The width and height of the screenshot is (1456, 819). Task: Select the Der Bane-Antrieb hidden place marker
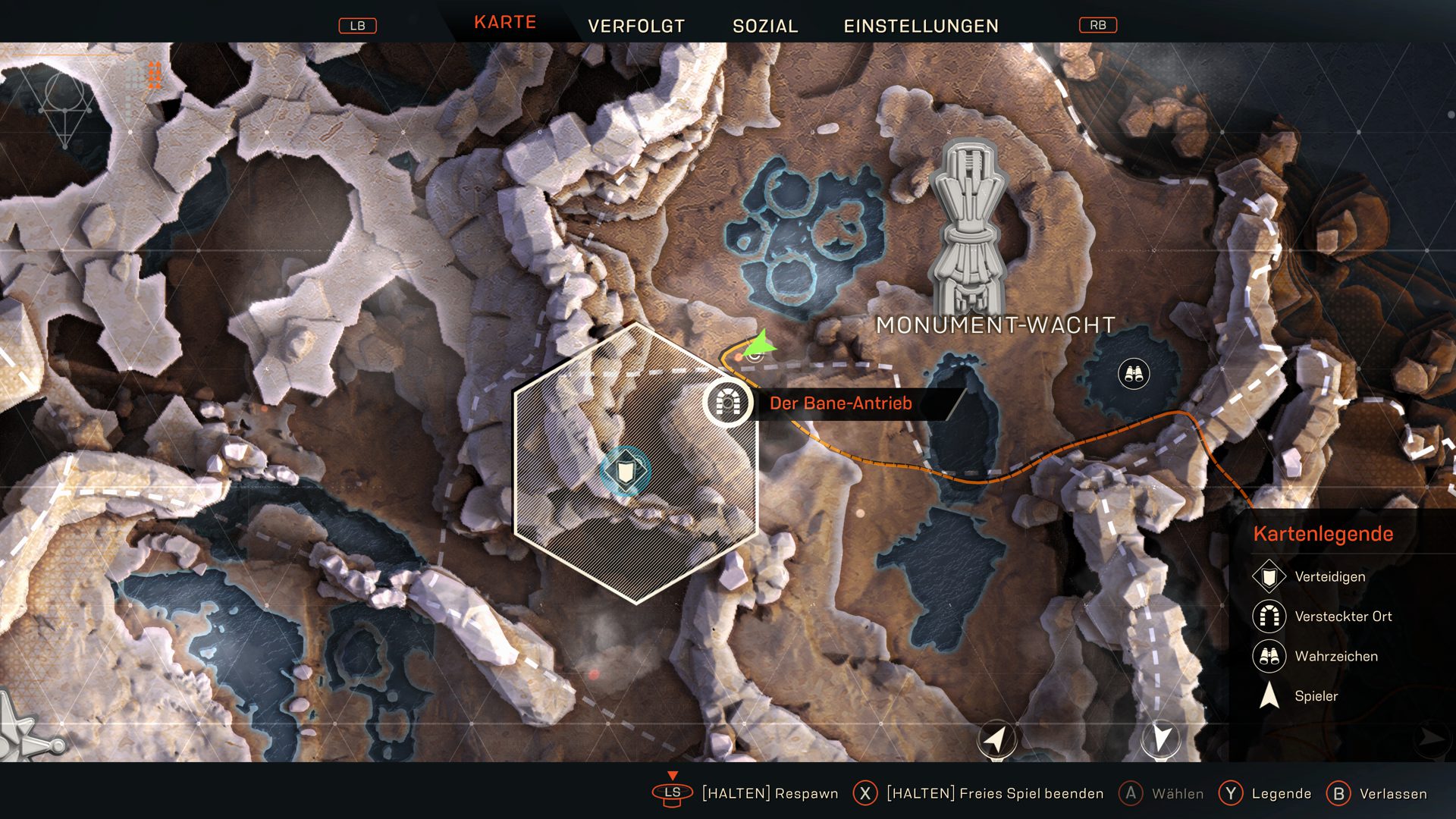[x=727, y=403]
